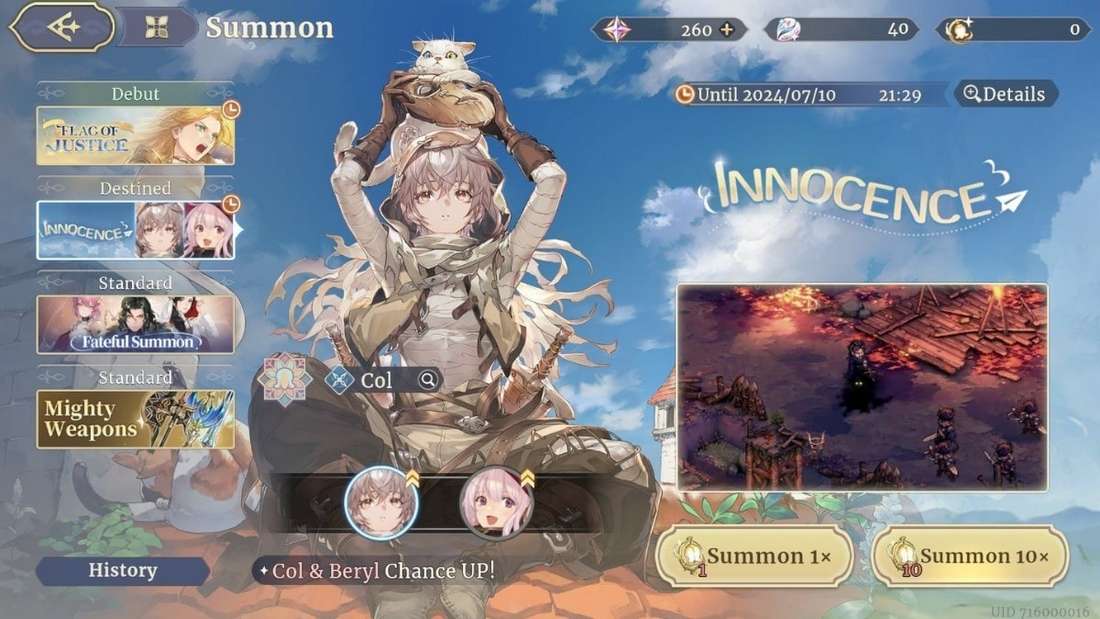The width and height of the screenshot is (1100, 619).
Task: Choose the Innocence destined banner
Action: (136, 230)
